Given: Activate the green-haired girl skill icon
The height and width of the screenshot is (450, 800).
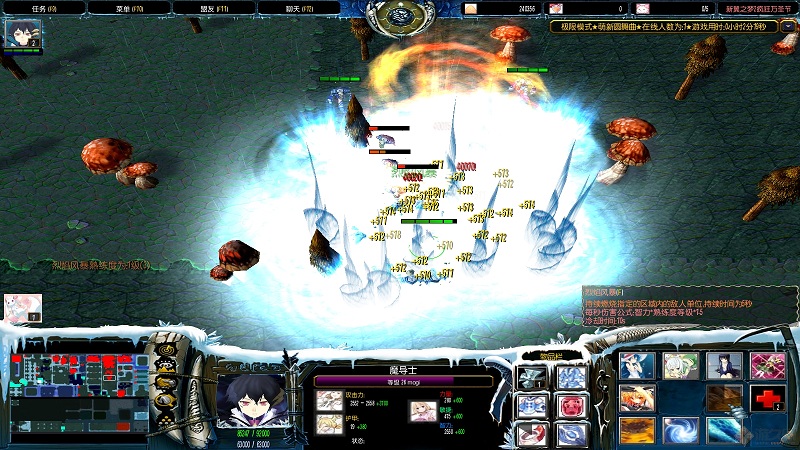Looking at the screenshot, I should click(x=681, y=366).
